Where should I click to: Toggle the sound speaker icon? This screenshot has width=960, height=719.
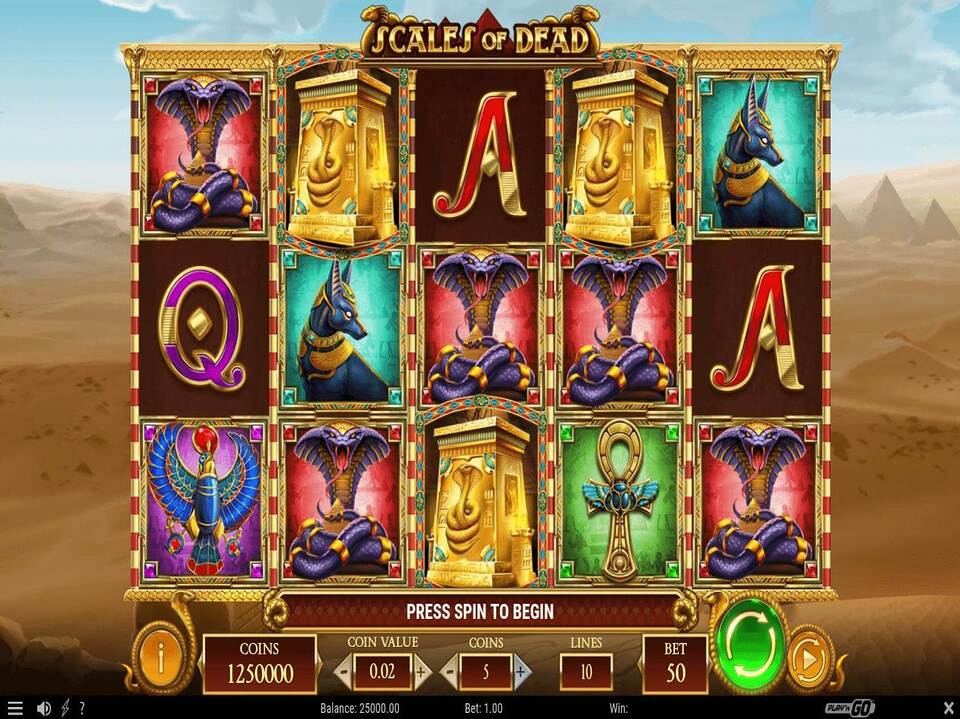44,708
